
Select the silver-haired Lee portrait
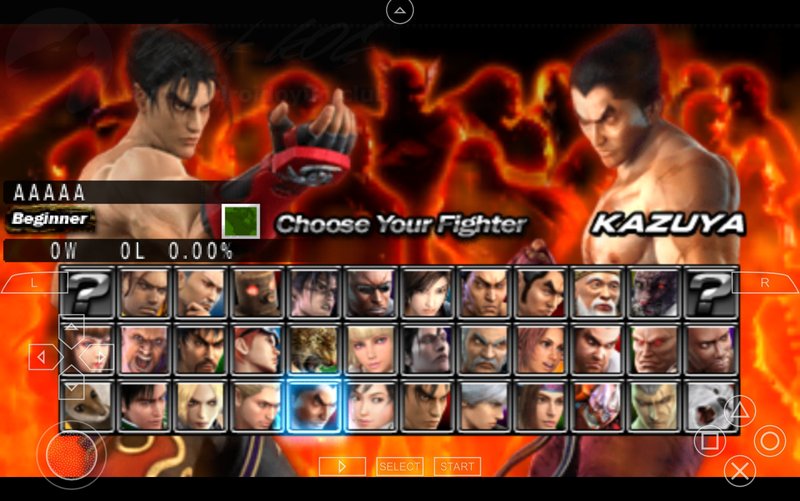click(x=487, y=406)
